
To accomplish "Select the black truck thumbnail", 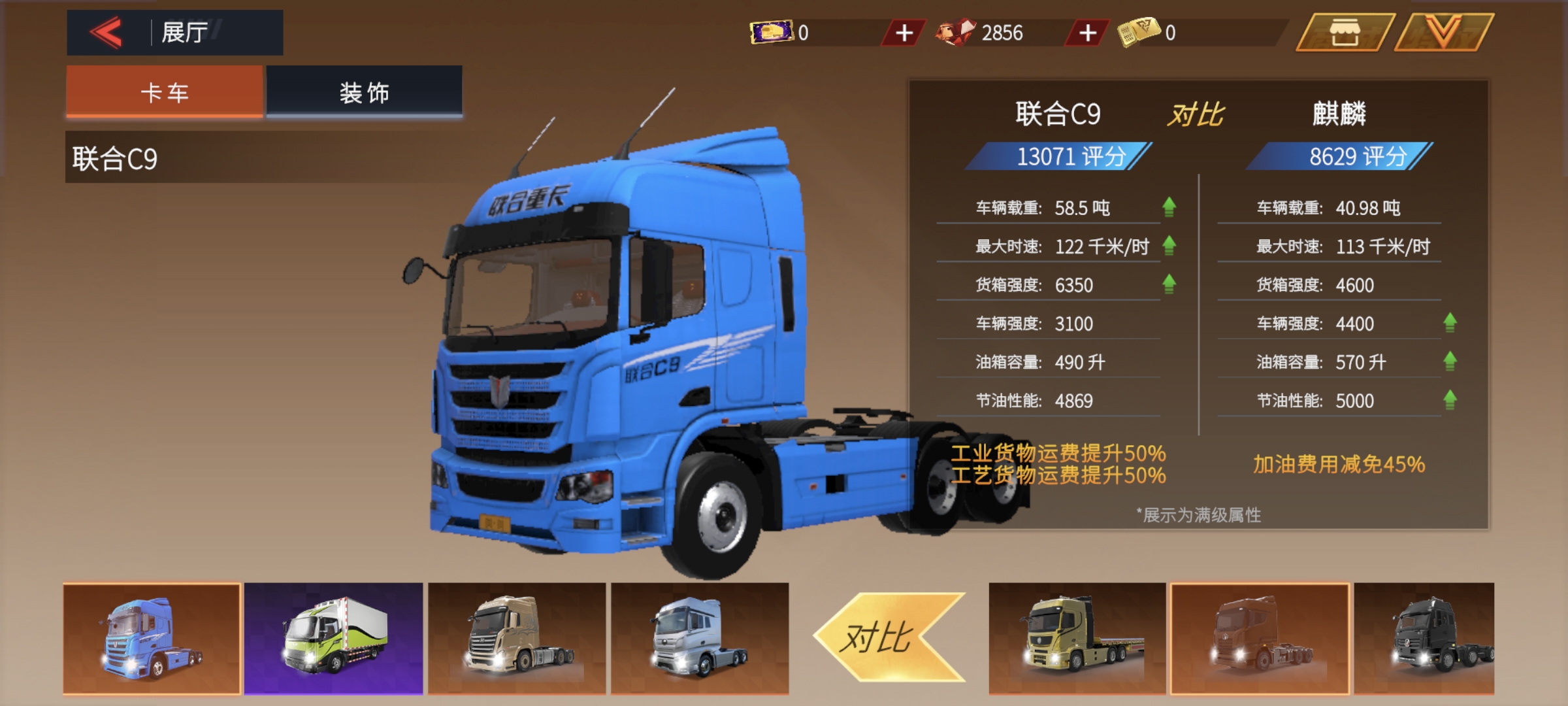I will 1424,638.
